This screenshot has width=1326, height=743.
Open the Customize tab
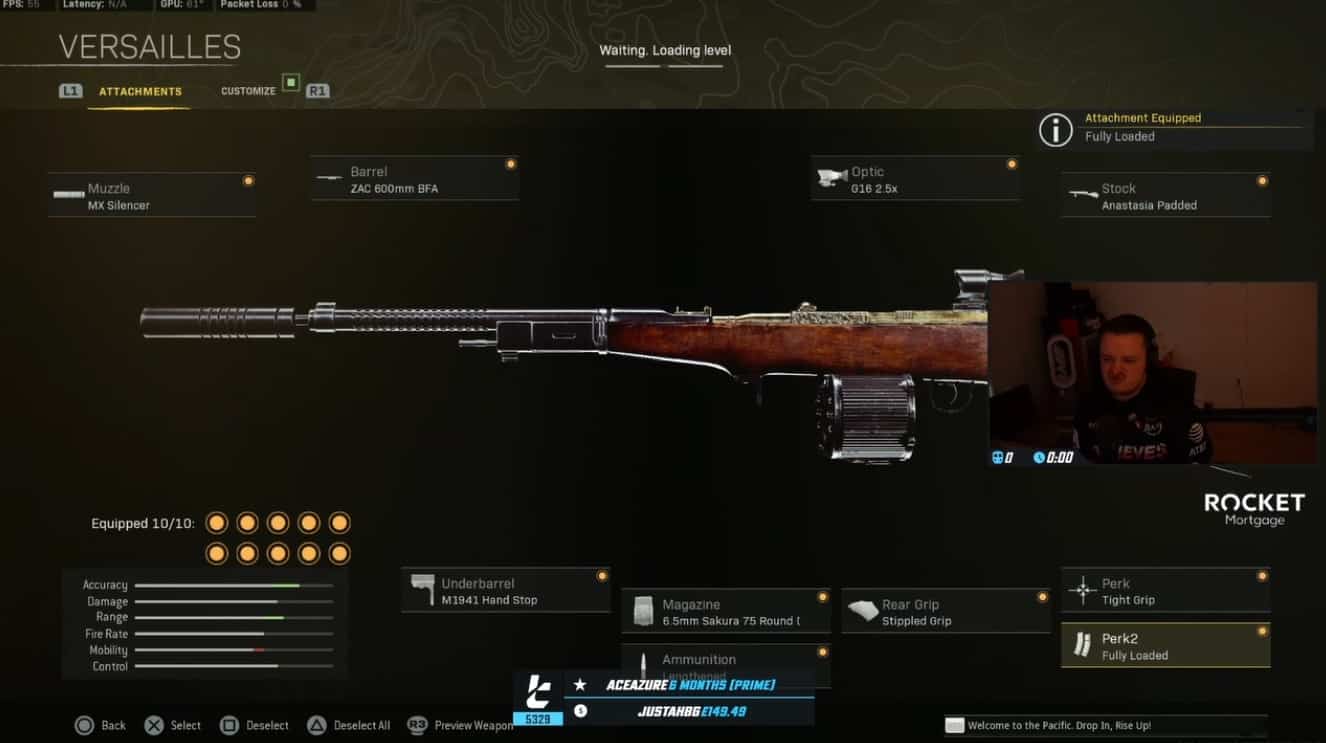click(x=248, y=91)
